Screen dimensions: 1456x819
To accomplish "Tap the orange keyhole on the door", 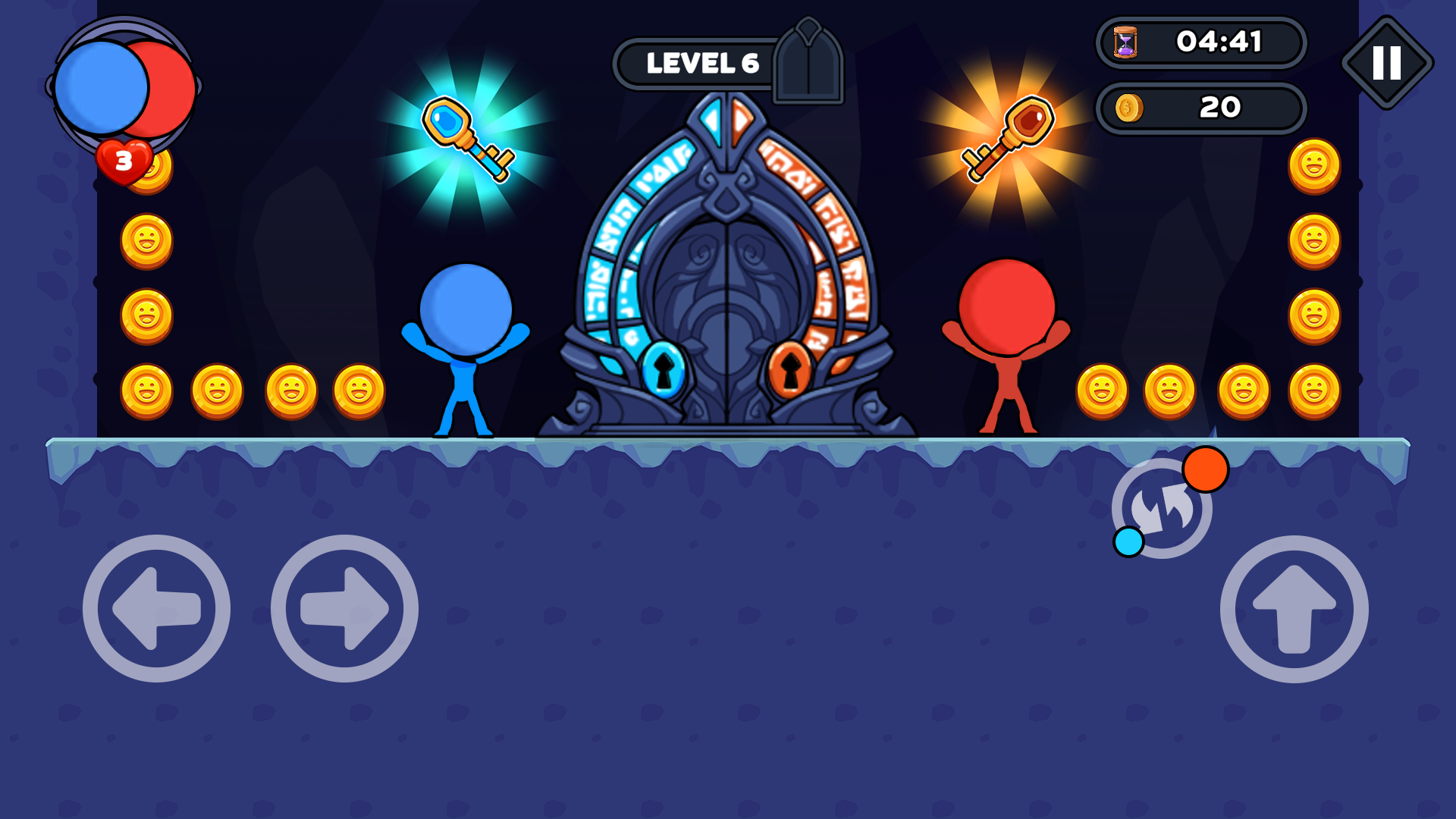I will pos(789,372).
